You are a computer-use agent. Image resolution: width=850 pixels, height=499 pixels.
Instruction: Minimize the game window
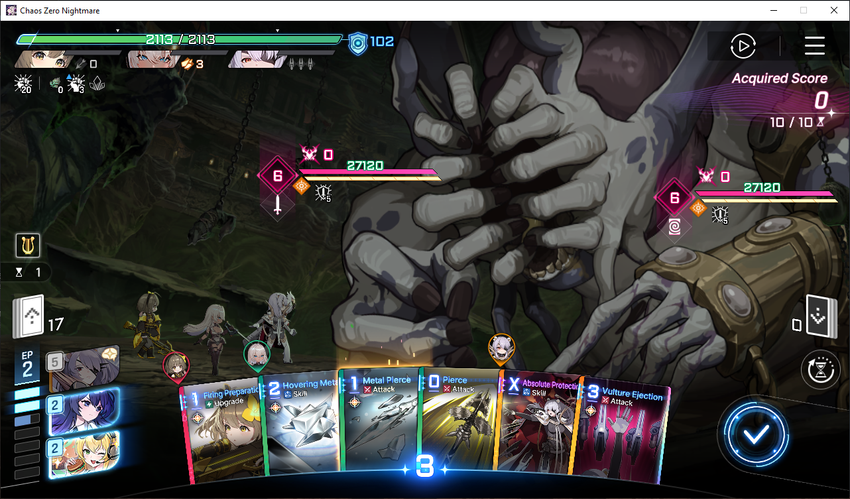(772, 10)
